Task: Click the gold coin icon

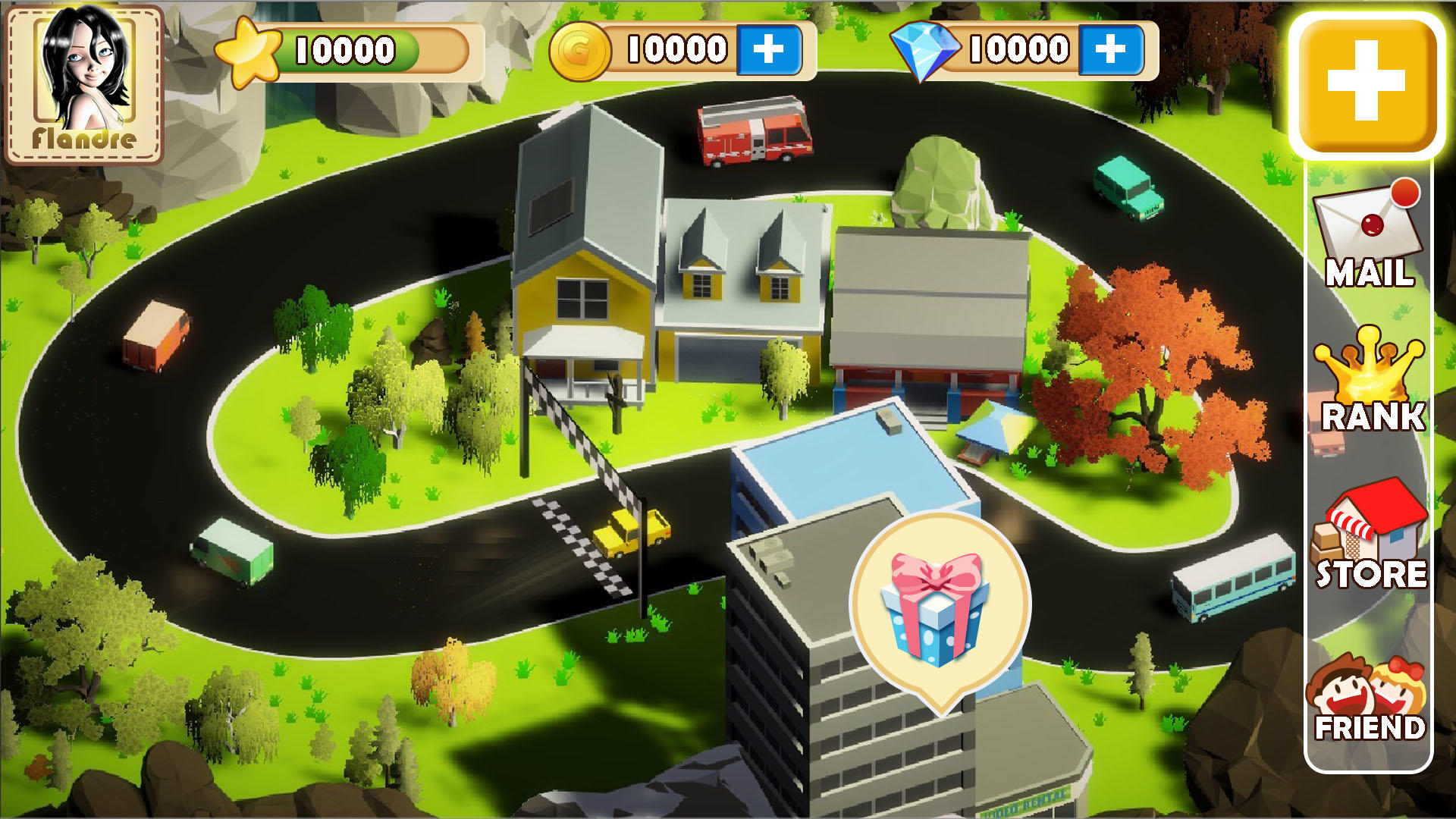Action: coord(581,49)
